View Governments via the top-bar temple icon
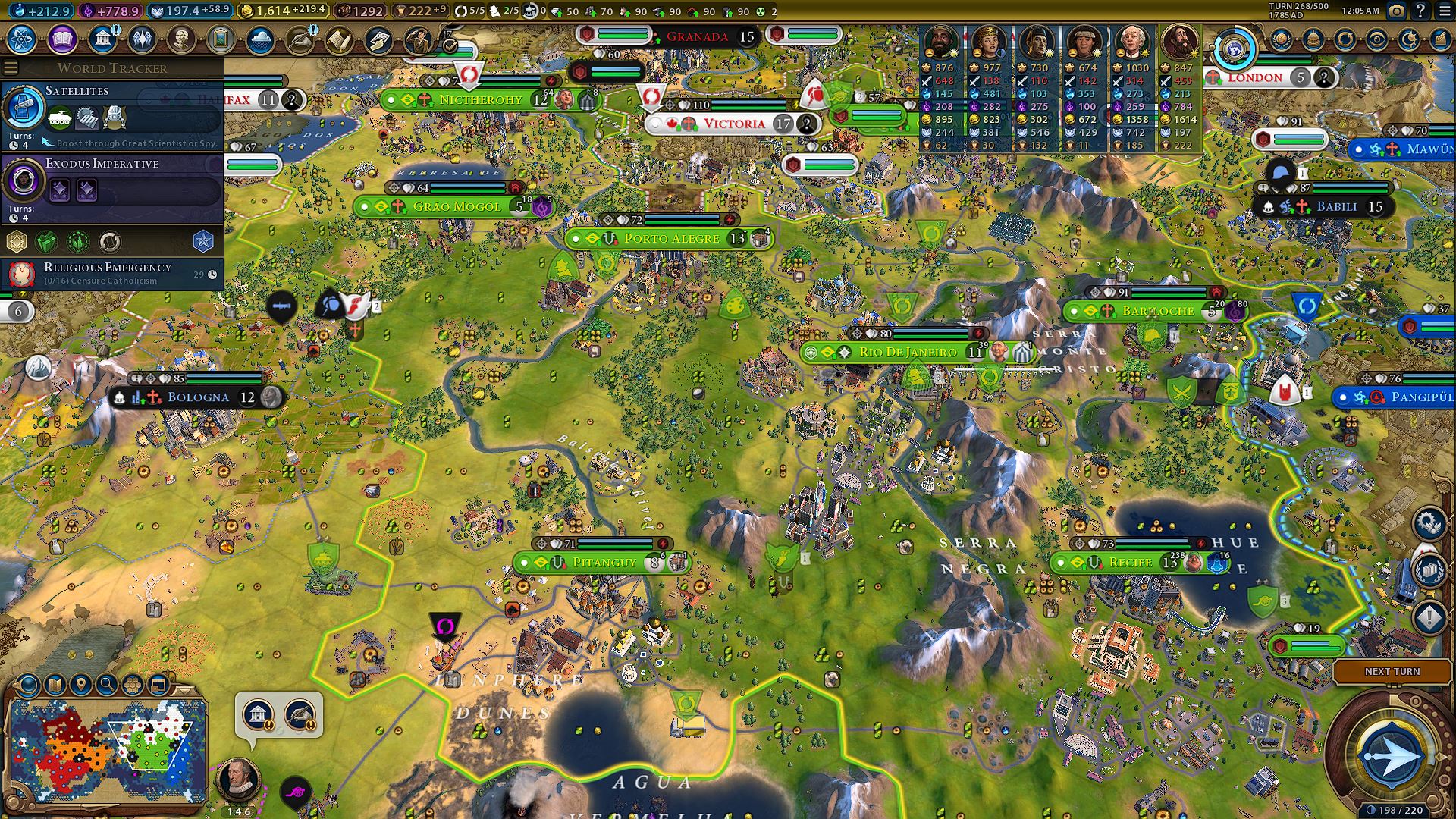Image resolution: width=1456 pixels, height=819 pixels. pos(102,39)
